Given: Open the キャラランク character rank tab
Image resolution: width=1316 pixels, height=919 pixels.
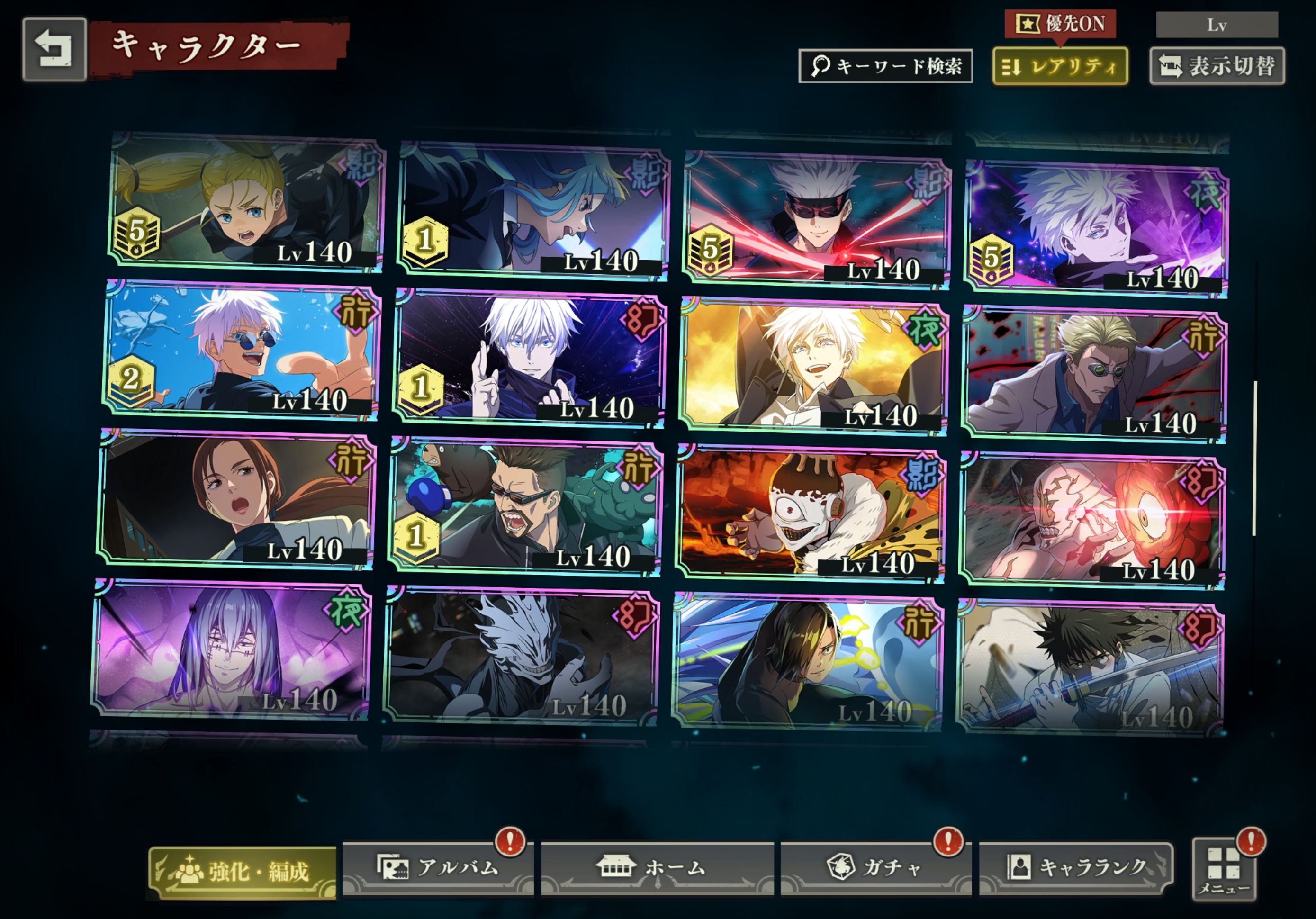Looking at the screenshot, I should pos(1076,868).
